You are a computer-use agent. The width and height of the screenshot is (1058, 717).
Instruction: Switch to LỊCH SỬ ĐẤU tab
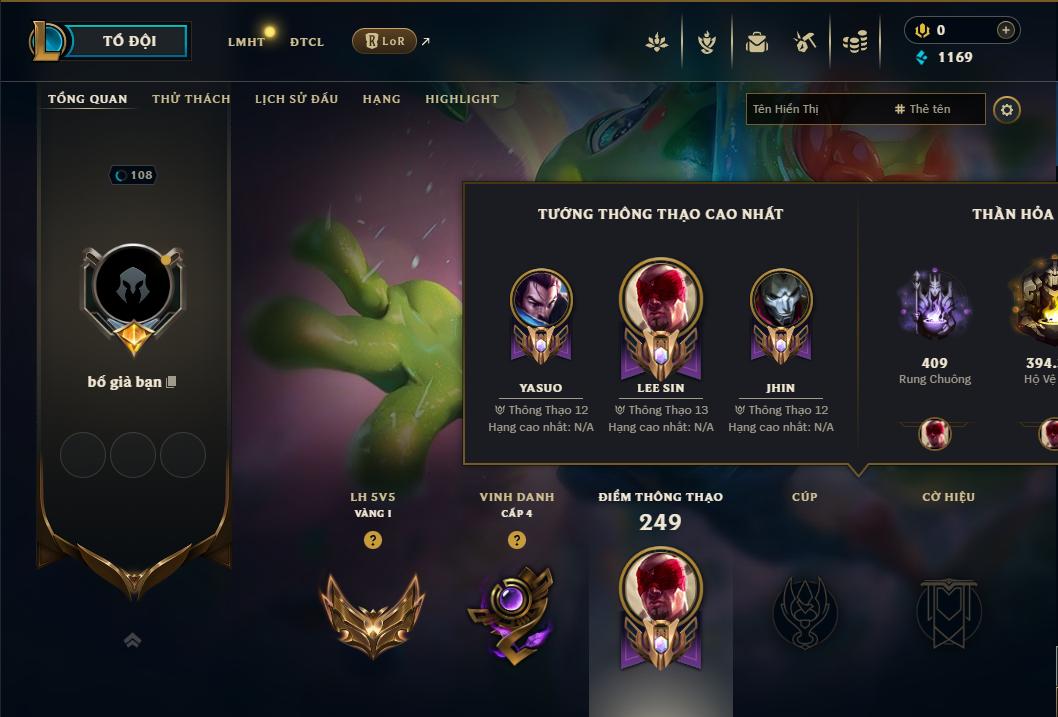point(296,99)
